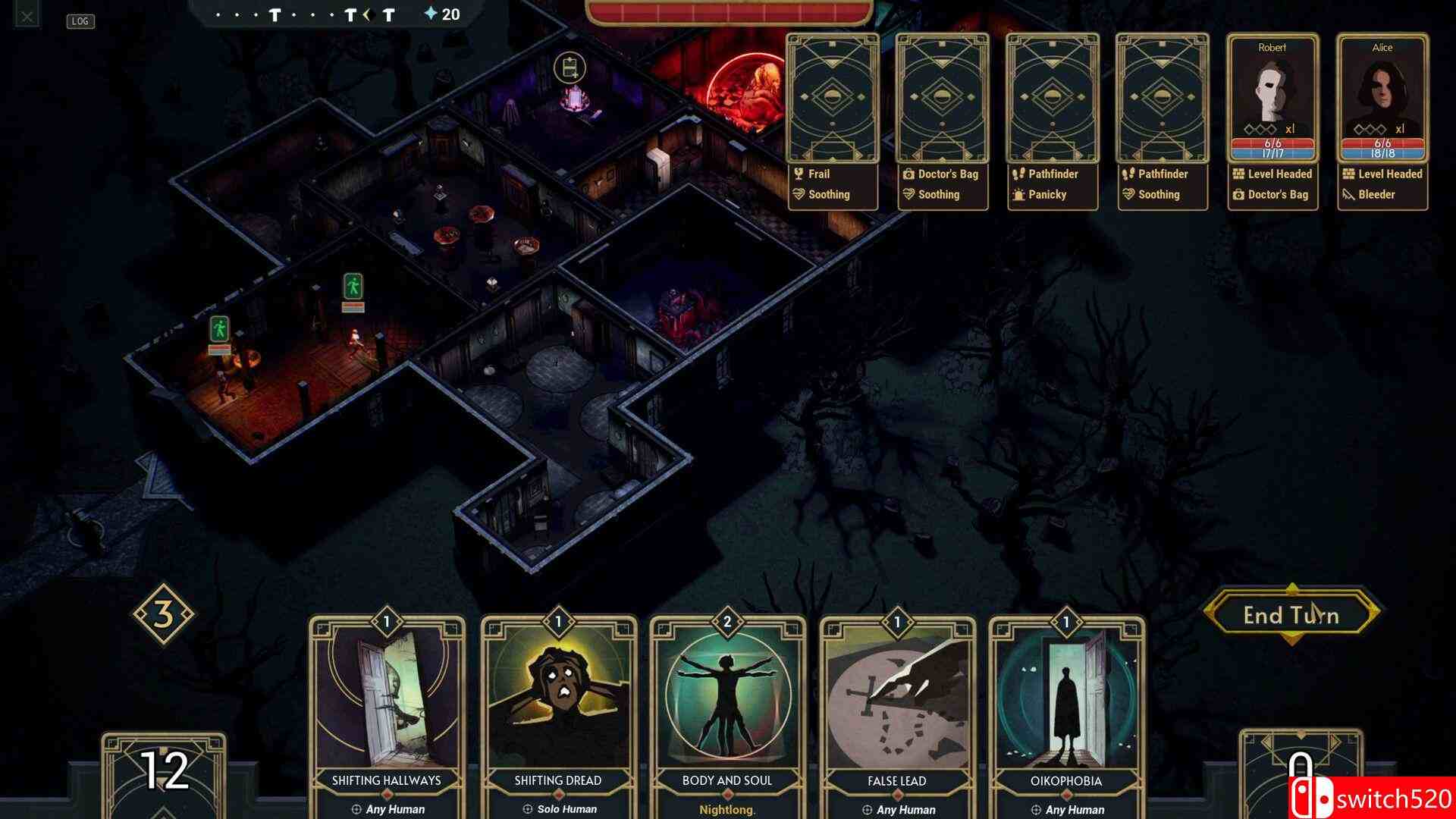Expand Alice's character card details
The width and height of the screenshot is (1456, 819).
point(1382,87)
